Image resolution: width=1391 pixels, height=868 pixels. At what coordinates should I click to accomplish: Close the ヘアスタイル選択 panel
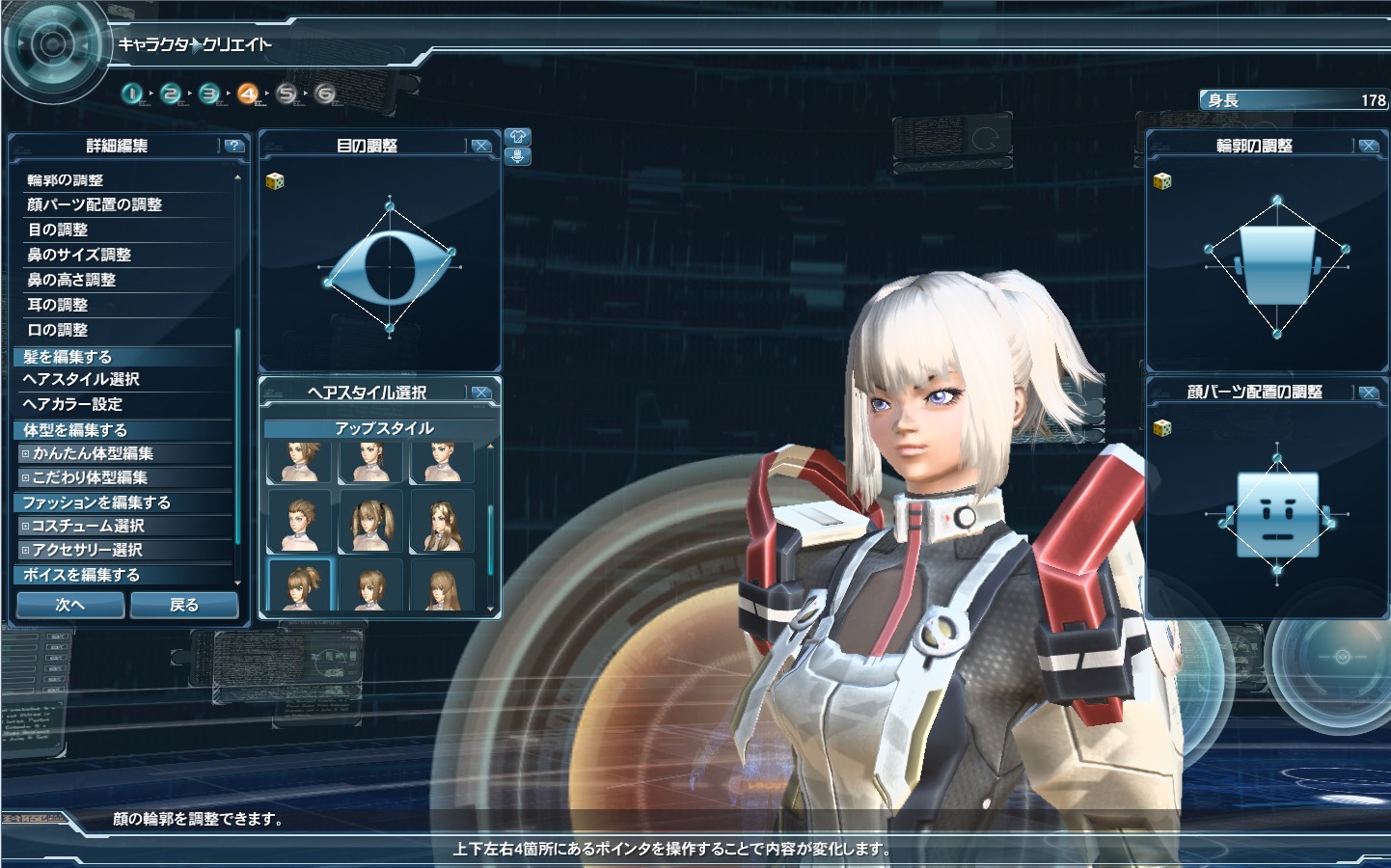click(x=480, y=393)
